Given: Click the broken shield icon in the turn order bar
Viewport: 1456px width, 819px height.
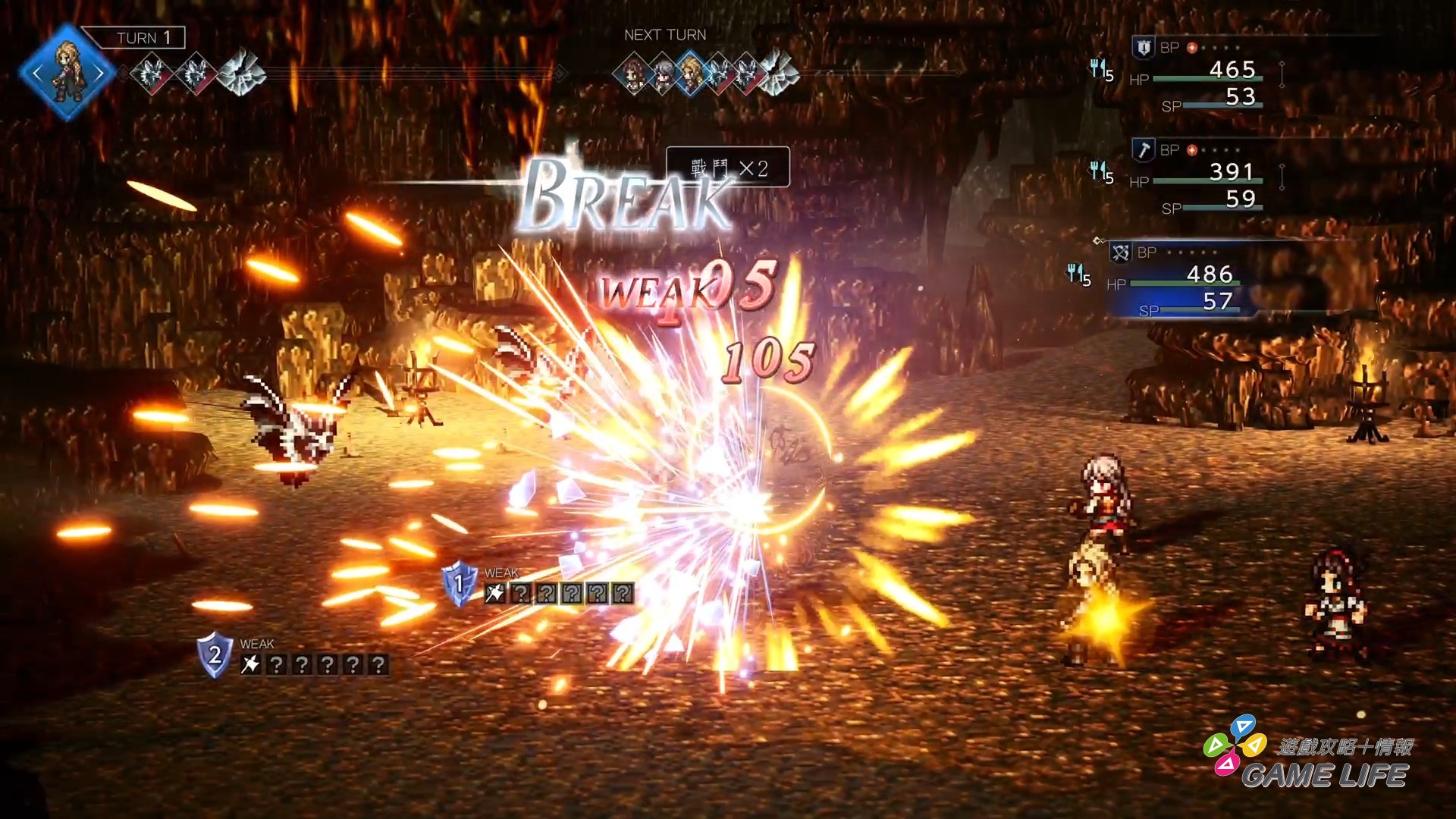Looking at the screenshot, I should click(241, 72).
